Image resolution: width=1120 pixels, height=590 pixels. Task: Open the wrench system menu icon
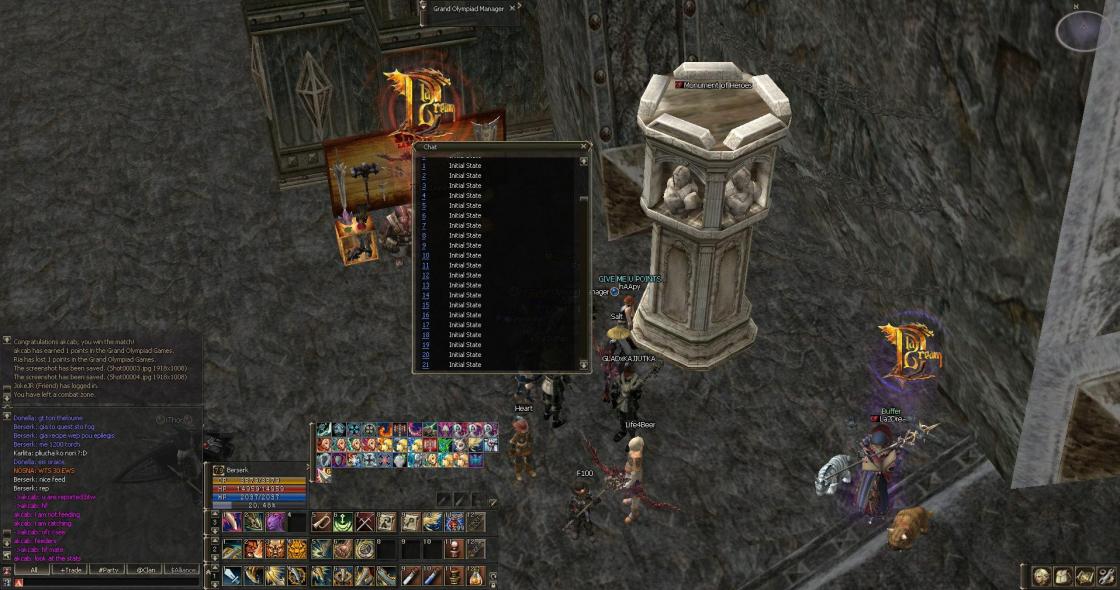tap(1106, 576)
